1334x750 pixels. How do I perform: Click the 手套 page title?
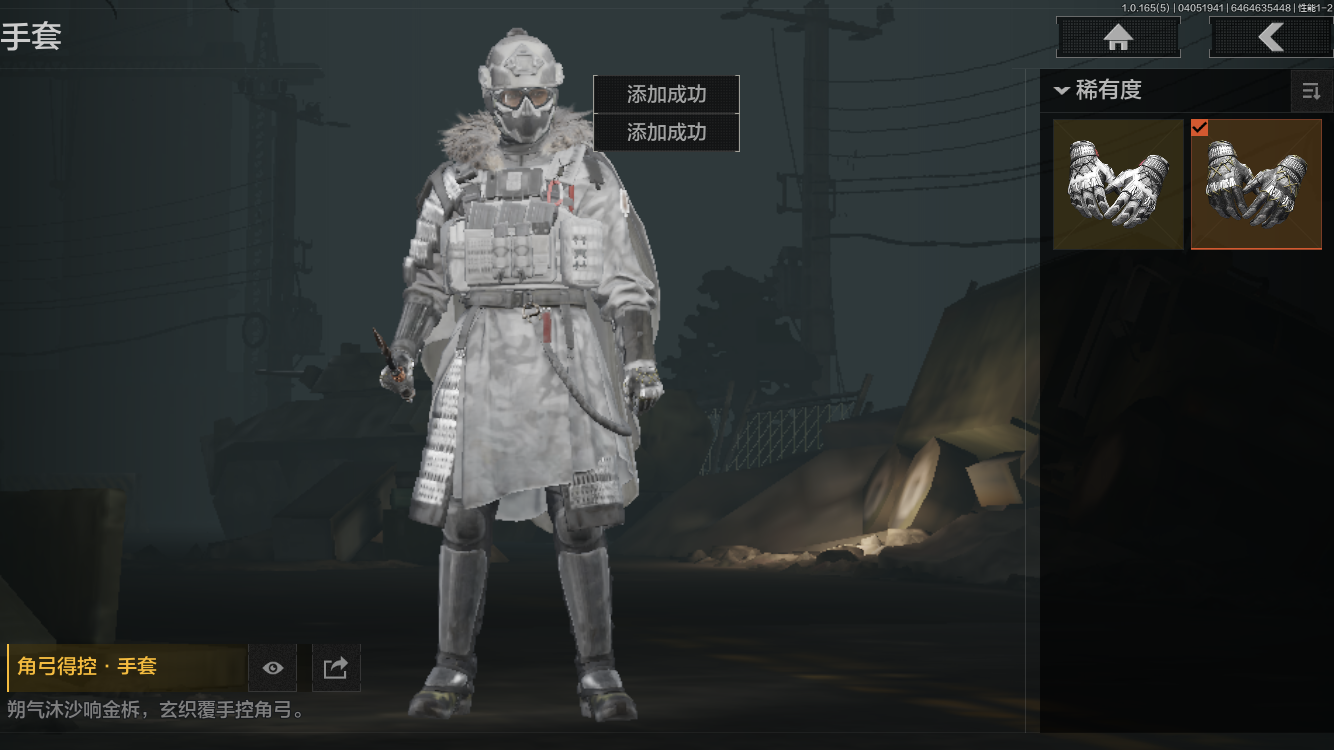point(34,38)
